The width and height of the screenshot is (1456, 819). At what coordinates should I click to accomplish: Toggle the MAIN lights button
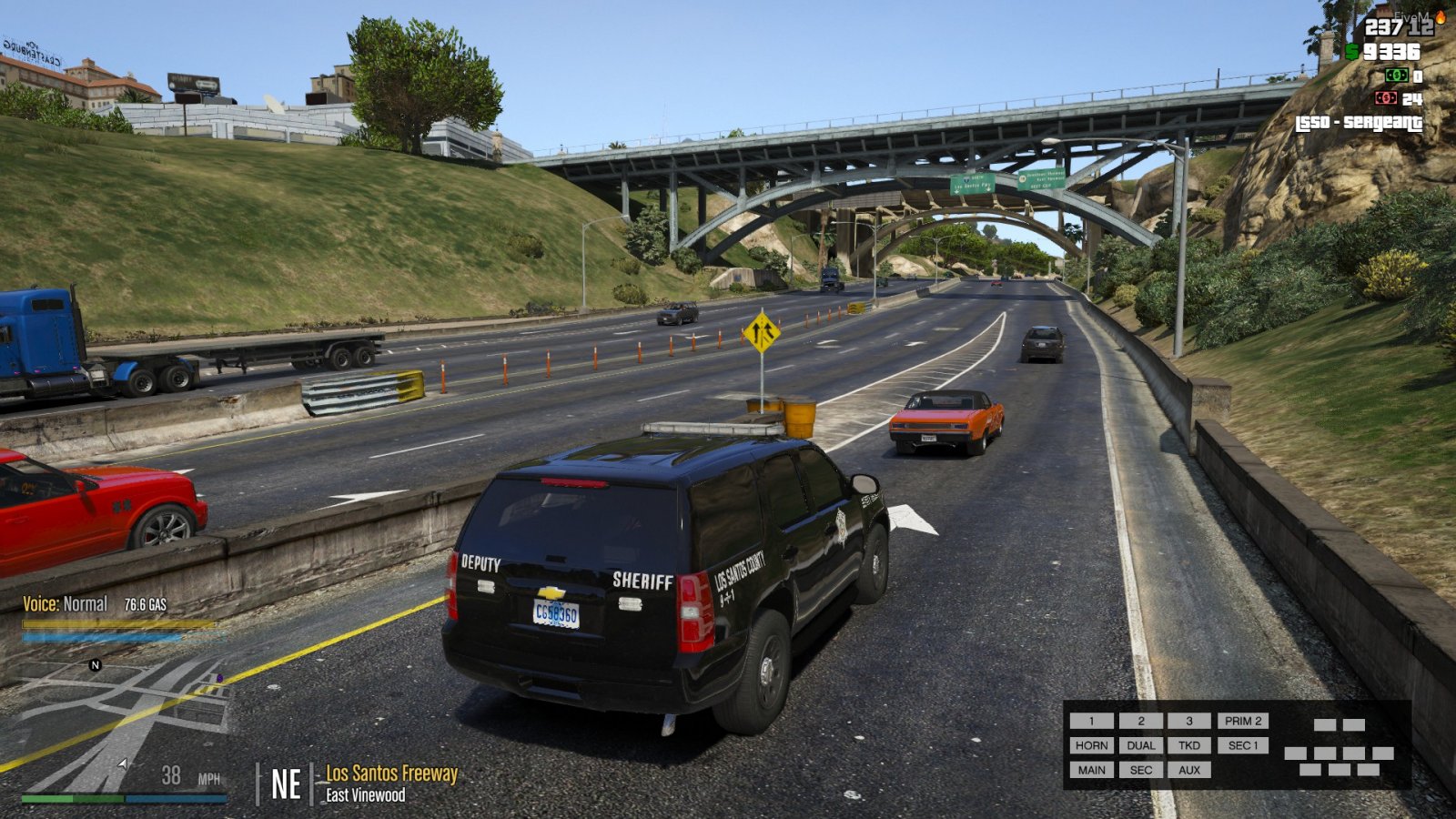click(x=1091, y=770)
